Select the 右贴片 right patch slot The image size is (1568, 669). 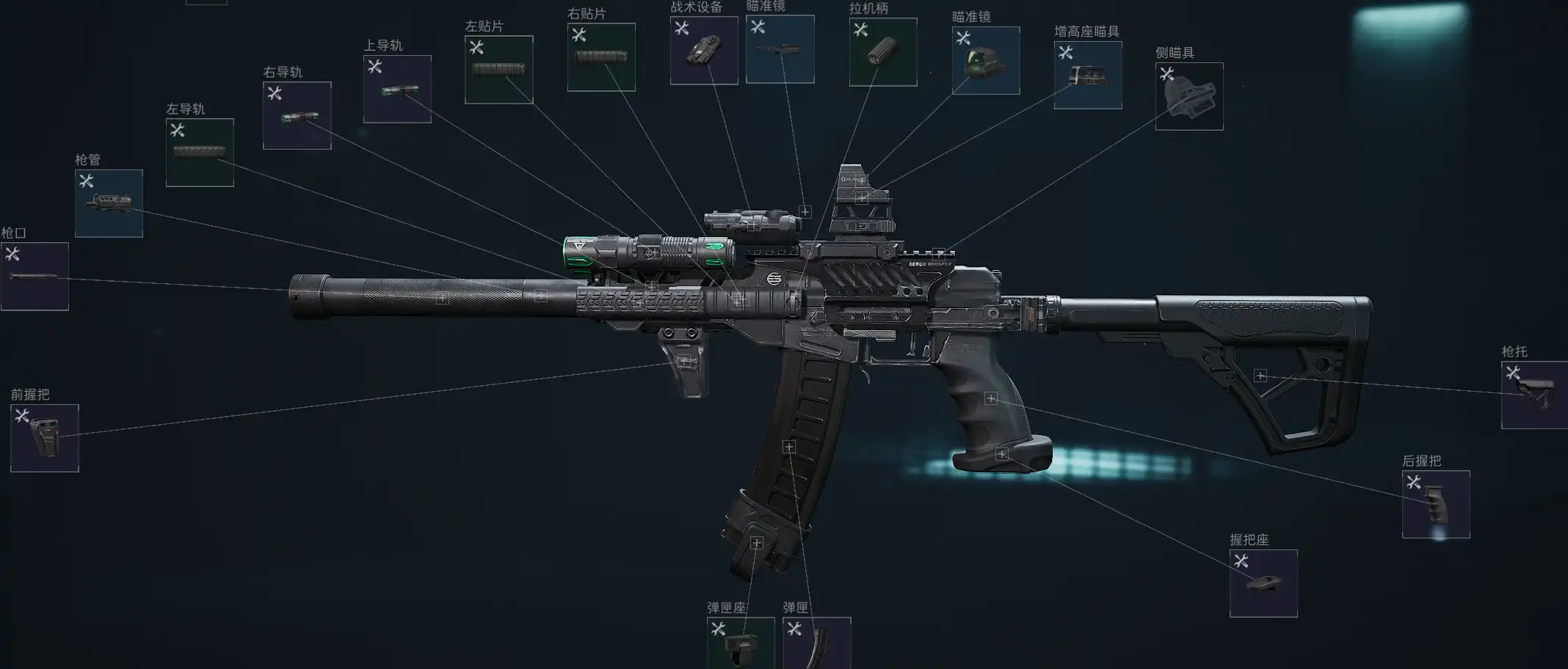coord(601,57)
